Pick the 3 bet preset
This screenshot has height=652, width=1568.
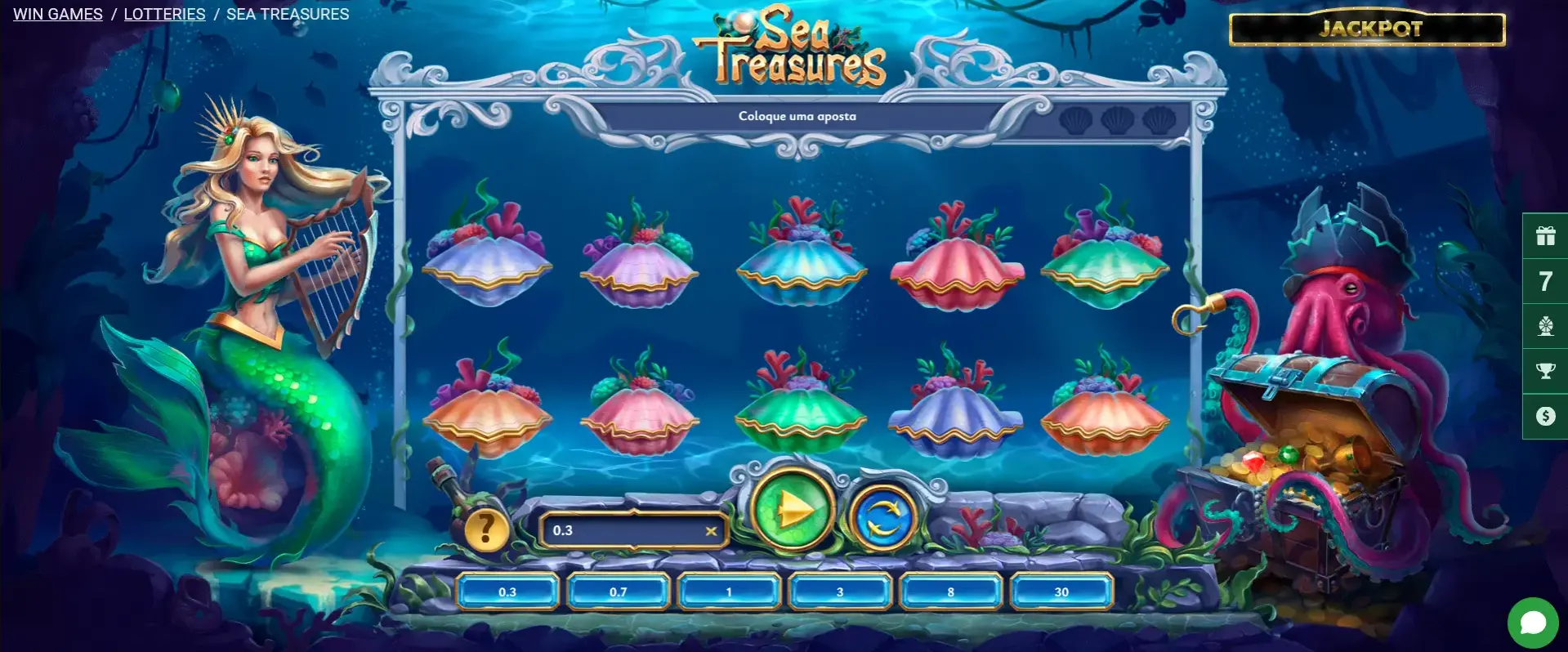[840, 592]
